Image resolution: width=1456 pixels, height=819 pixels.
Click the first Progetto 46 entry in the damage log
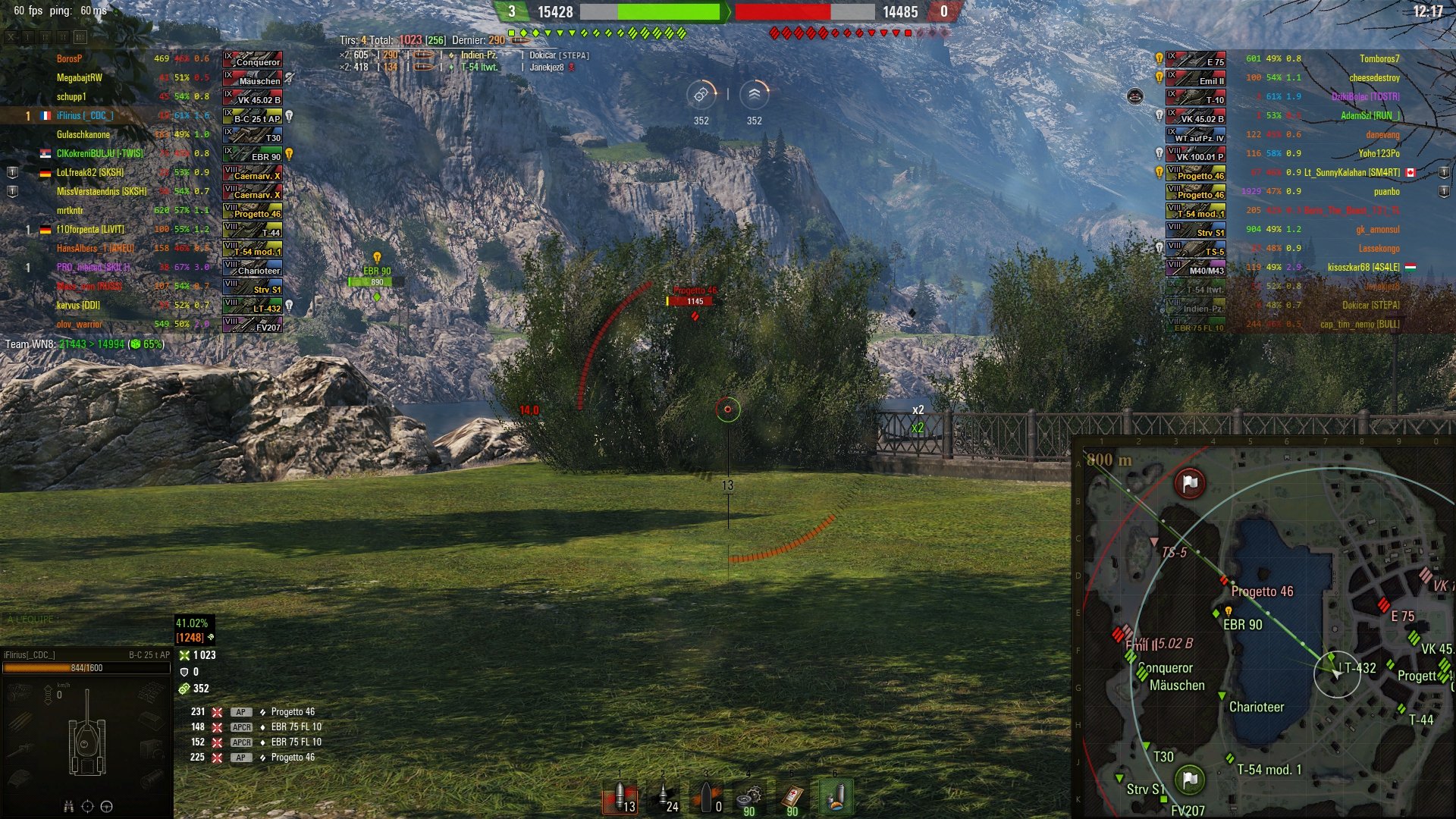[x=293, y=712]
